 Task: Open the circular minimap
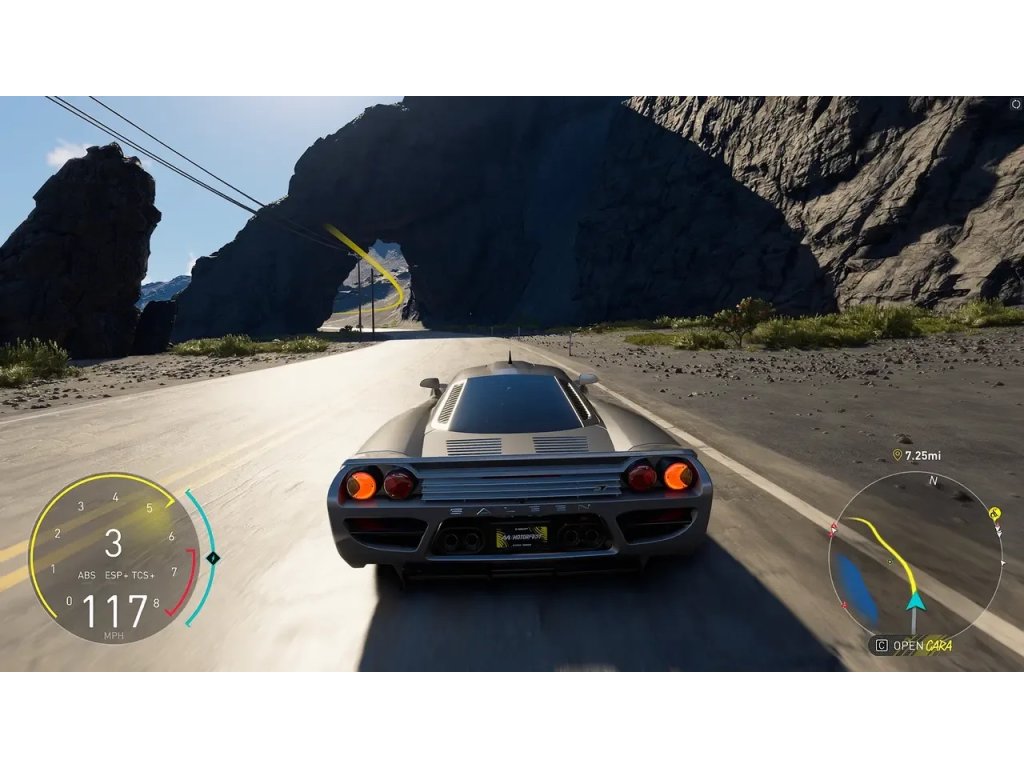[x=915, y=557]
